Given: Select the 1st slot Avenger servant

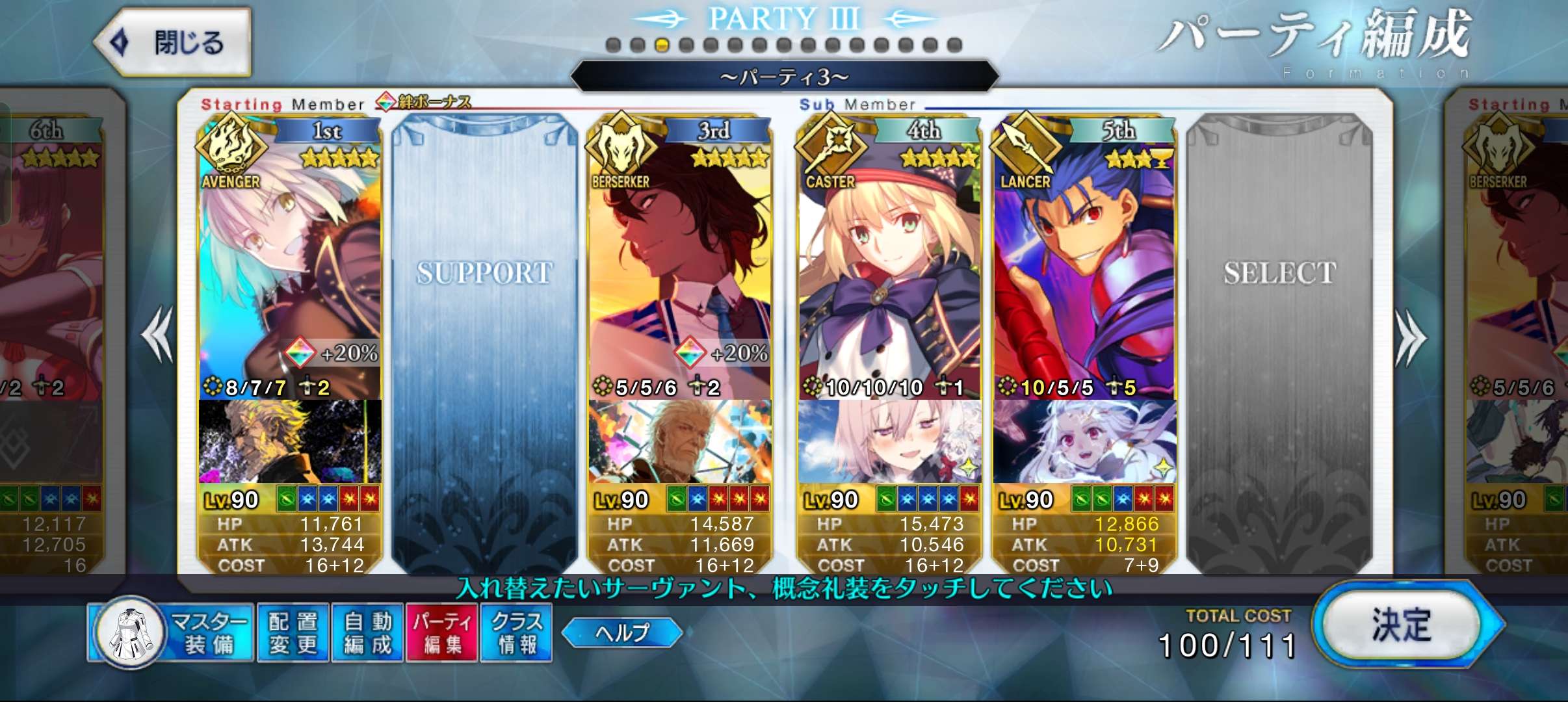Looking at the screenshot, I should tap(290, 260).
